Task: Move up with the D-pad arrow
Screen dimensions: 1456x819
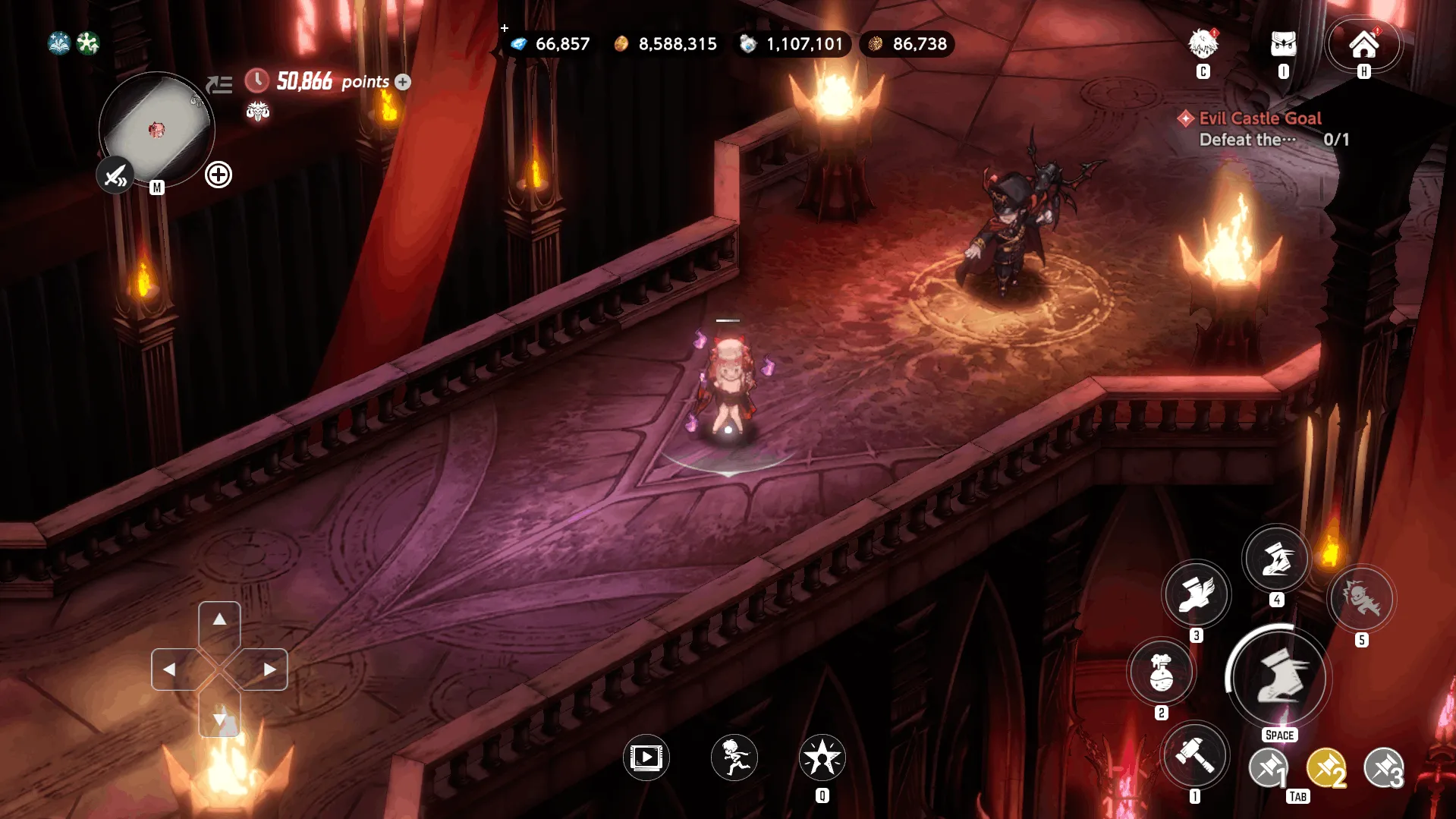Action: click(219, 620)
